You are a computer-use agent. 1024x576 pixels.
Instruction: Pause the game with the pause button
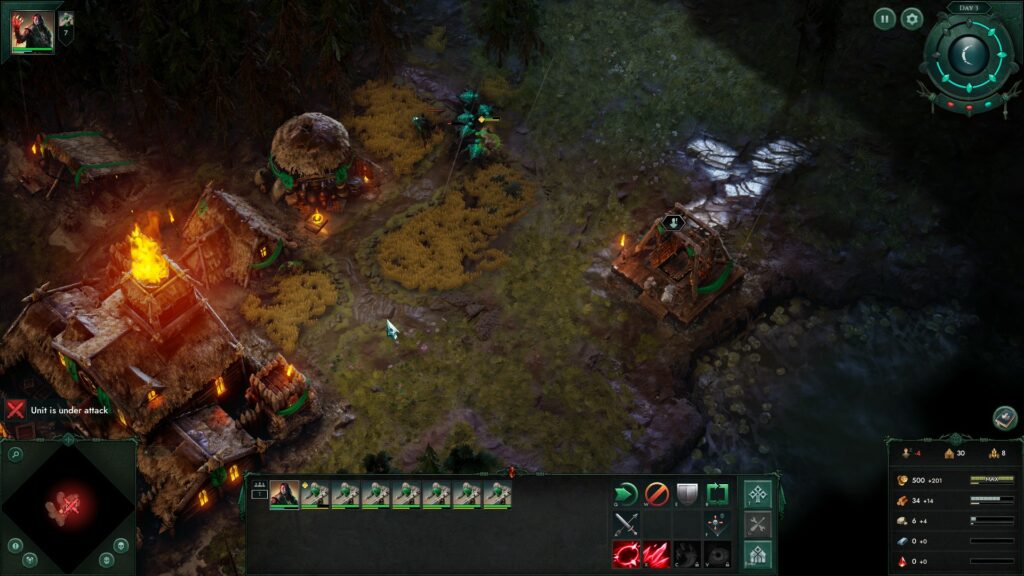(884, 18)
